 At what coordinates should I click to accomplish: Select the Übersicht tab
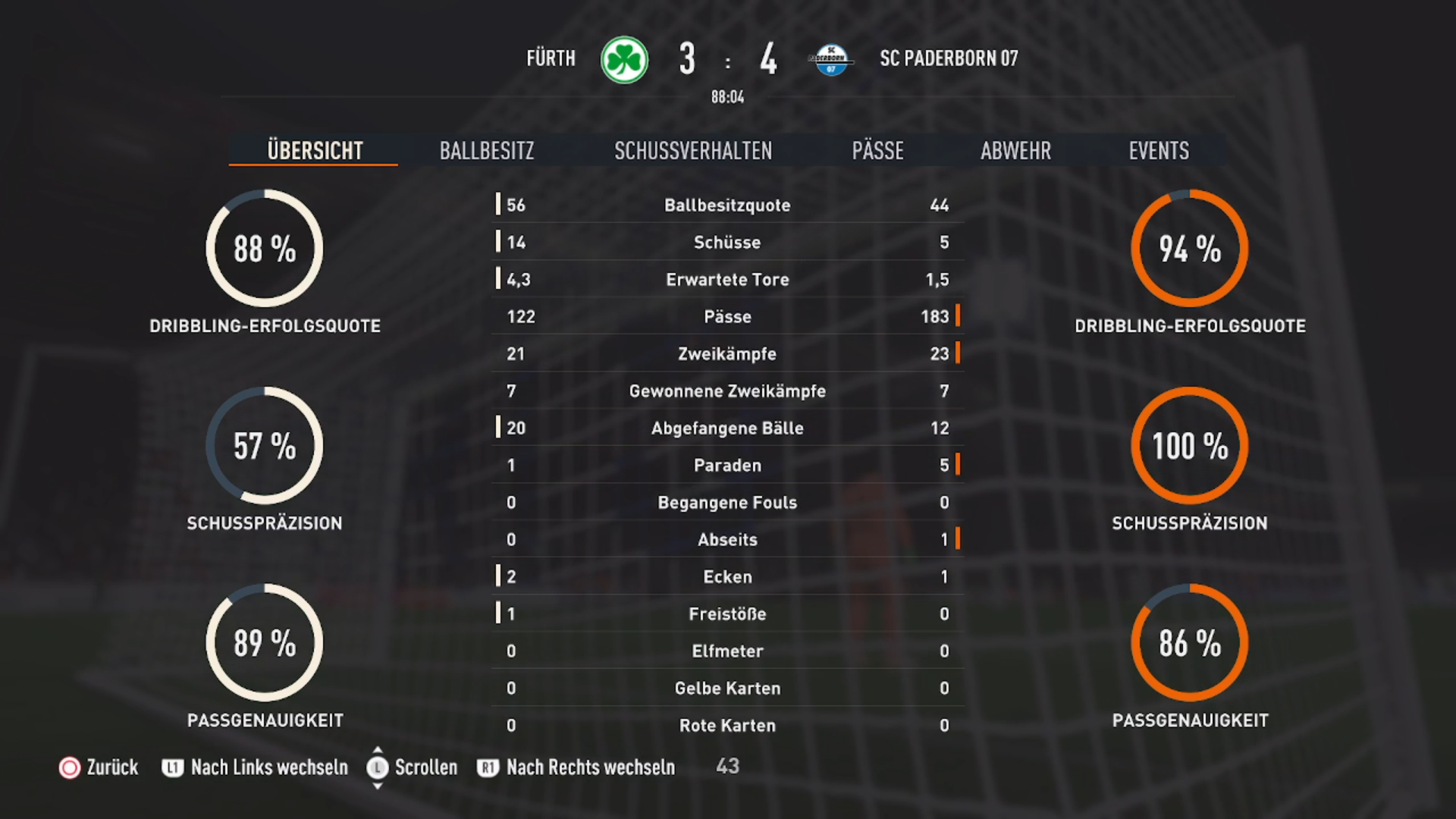tap(315, 150)
